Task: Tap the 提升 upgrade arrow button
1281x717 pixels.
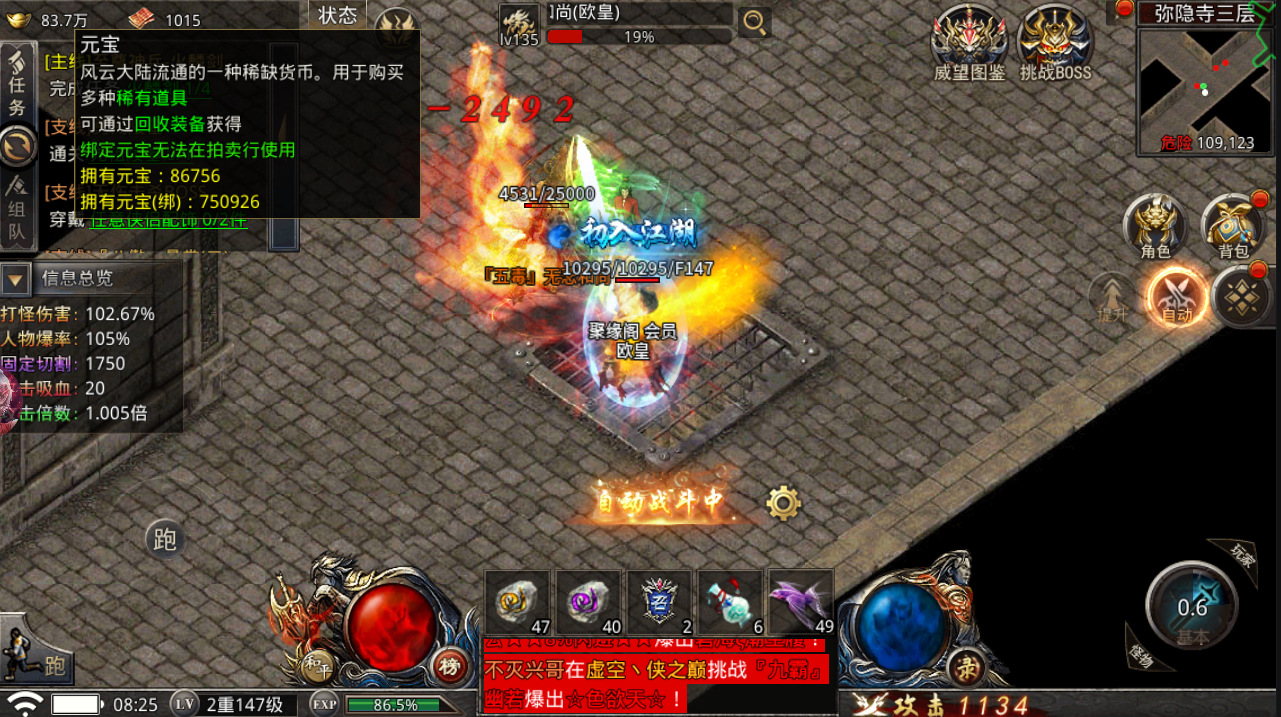Action: (1112, 299)
